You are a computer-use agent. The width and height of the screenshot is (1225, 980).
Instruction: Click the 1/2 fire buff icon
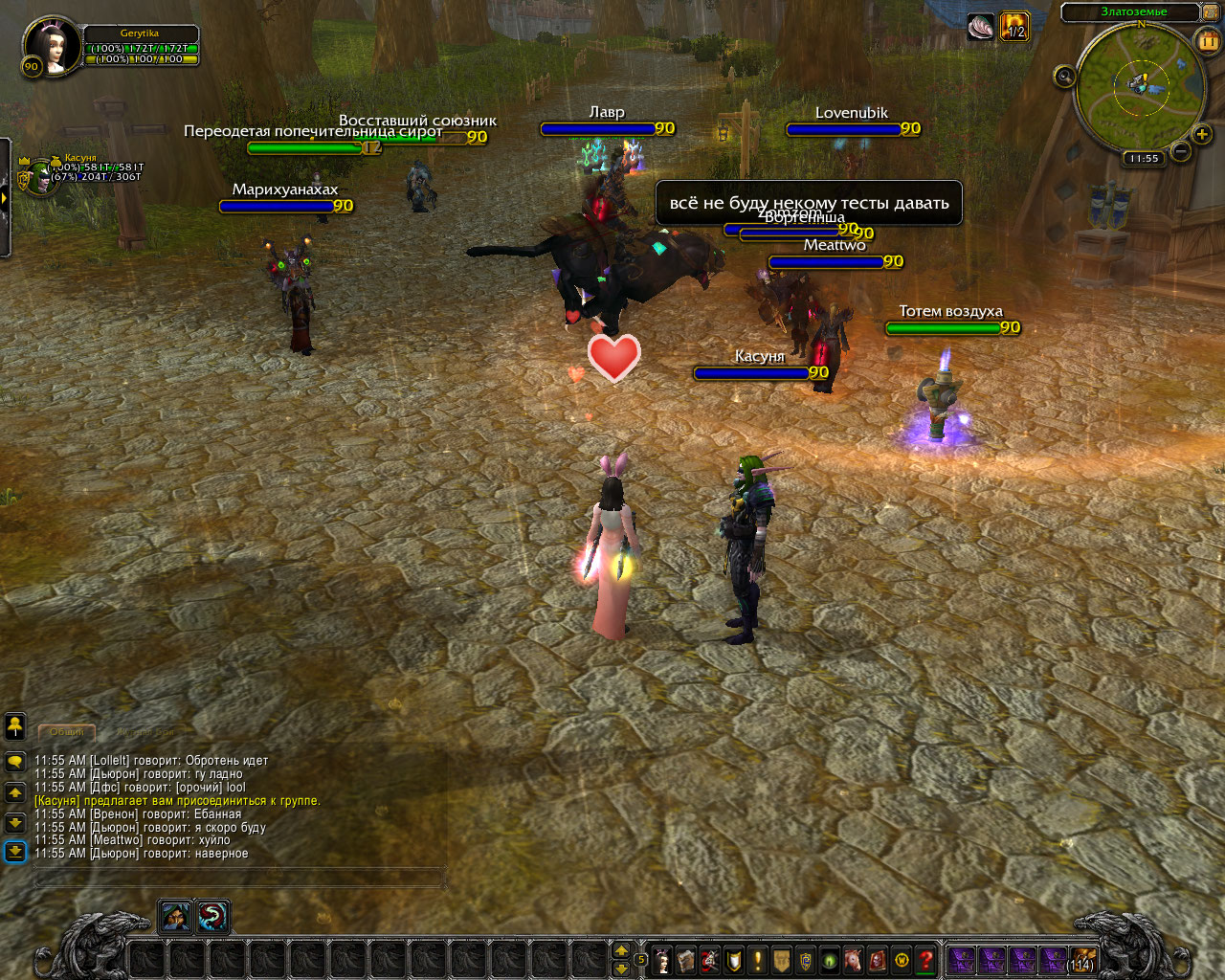[x=1014, y=26]
